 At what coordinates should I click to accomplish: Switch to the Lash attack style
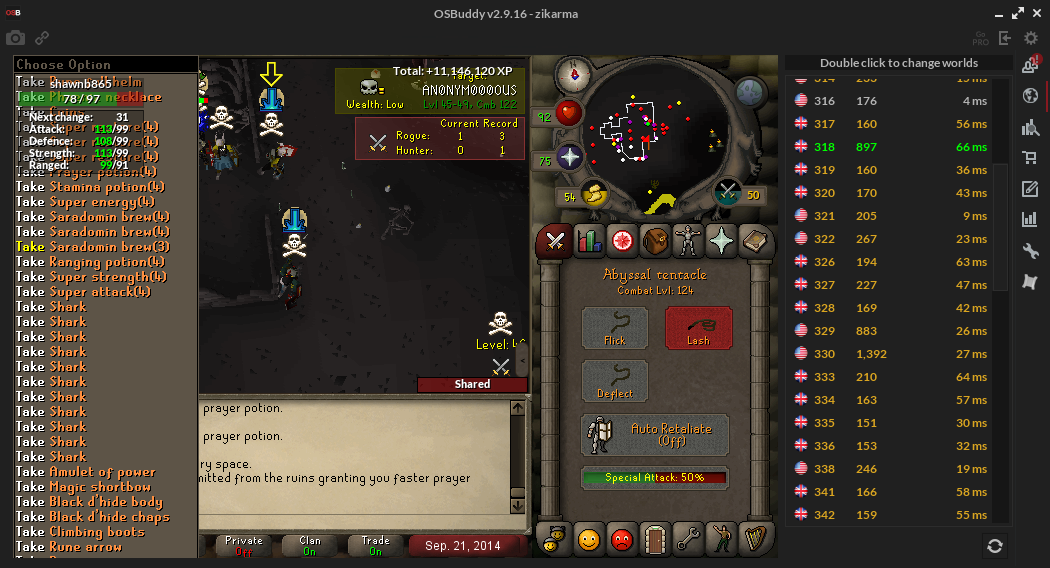click(x=698, y=327)
